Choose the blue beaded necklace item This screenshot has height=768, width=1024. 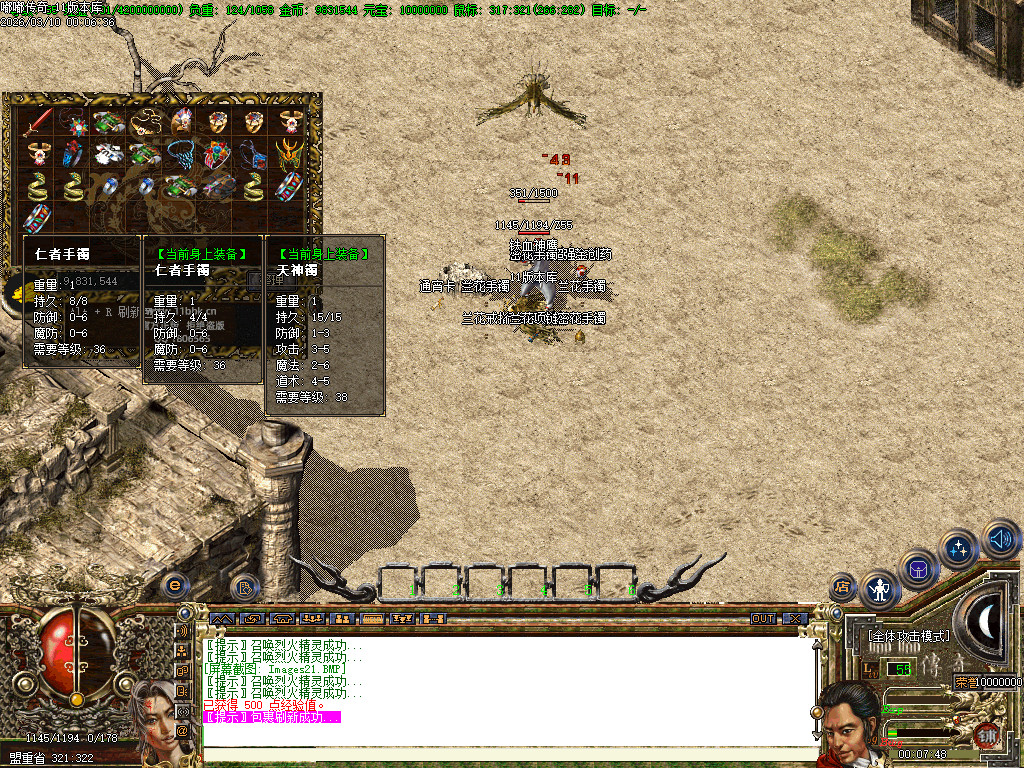pos(181,155)
